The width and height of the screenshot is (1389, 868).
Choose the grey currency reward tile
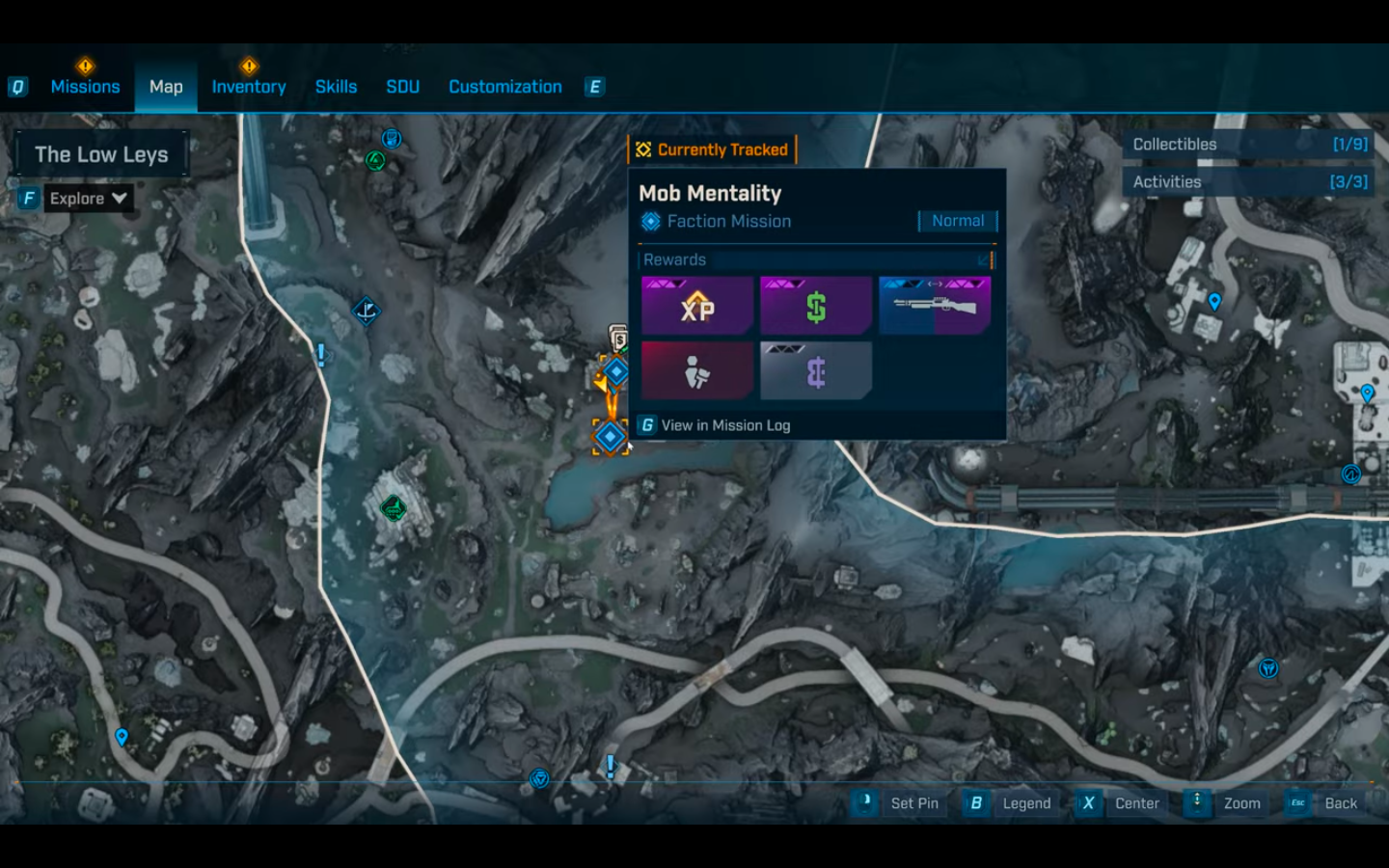(815, 371)
